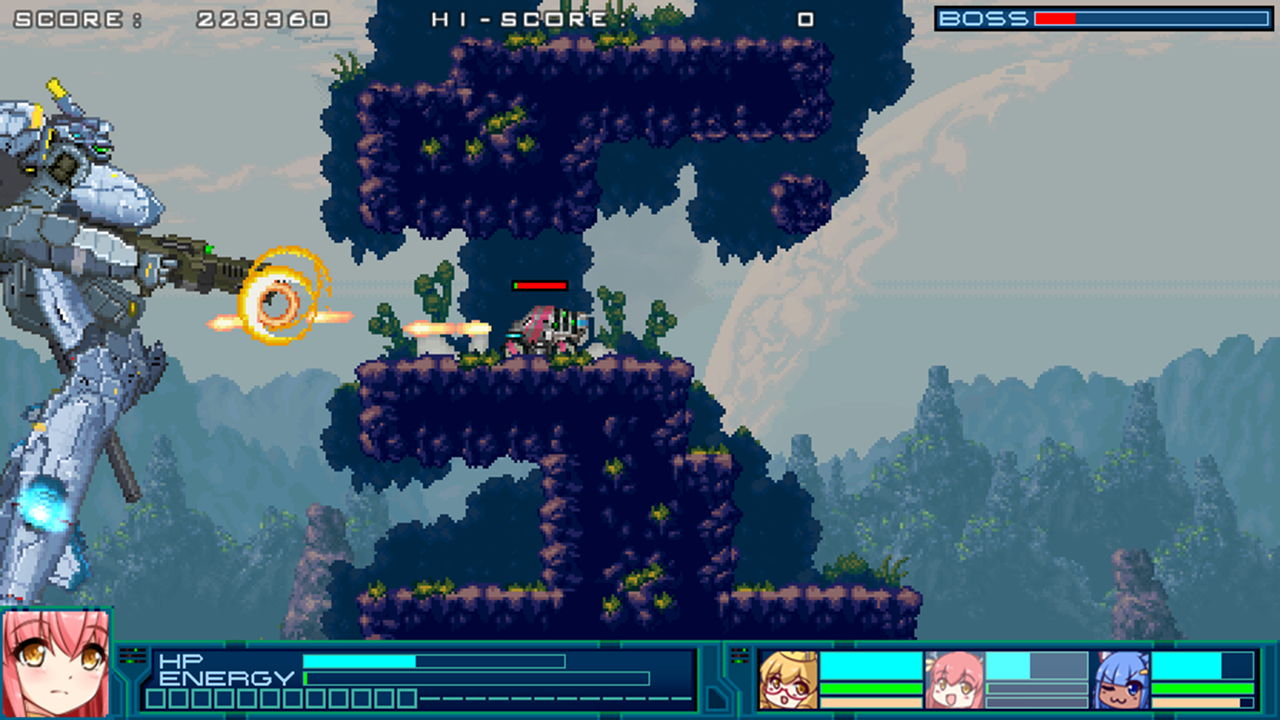The height and width of the screenshot is (720, 1280).
Task: Select the SCORE label in the top bar
Action: pyautogui.click(x=65, y=18)
